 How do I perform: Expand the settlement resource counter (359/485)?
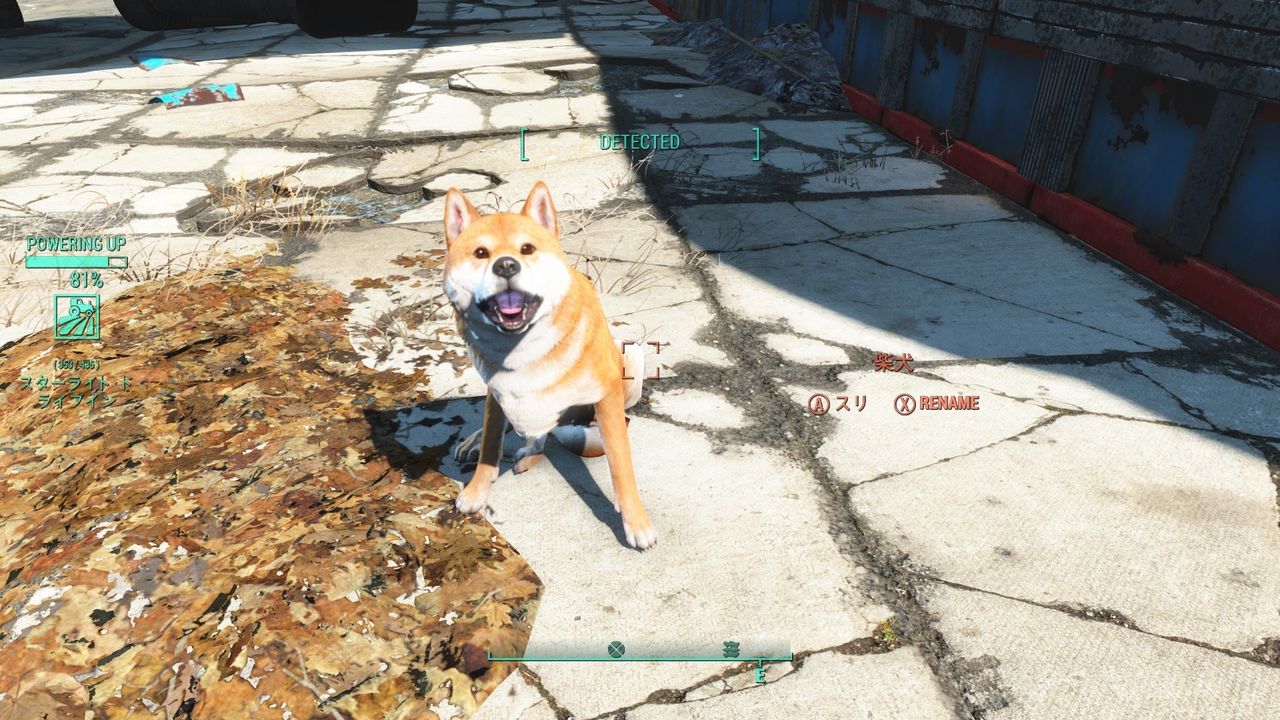74,366
